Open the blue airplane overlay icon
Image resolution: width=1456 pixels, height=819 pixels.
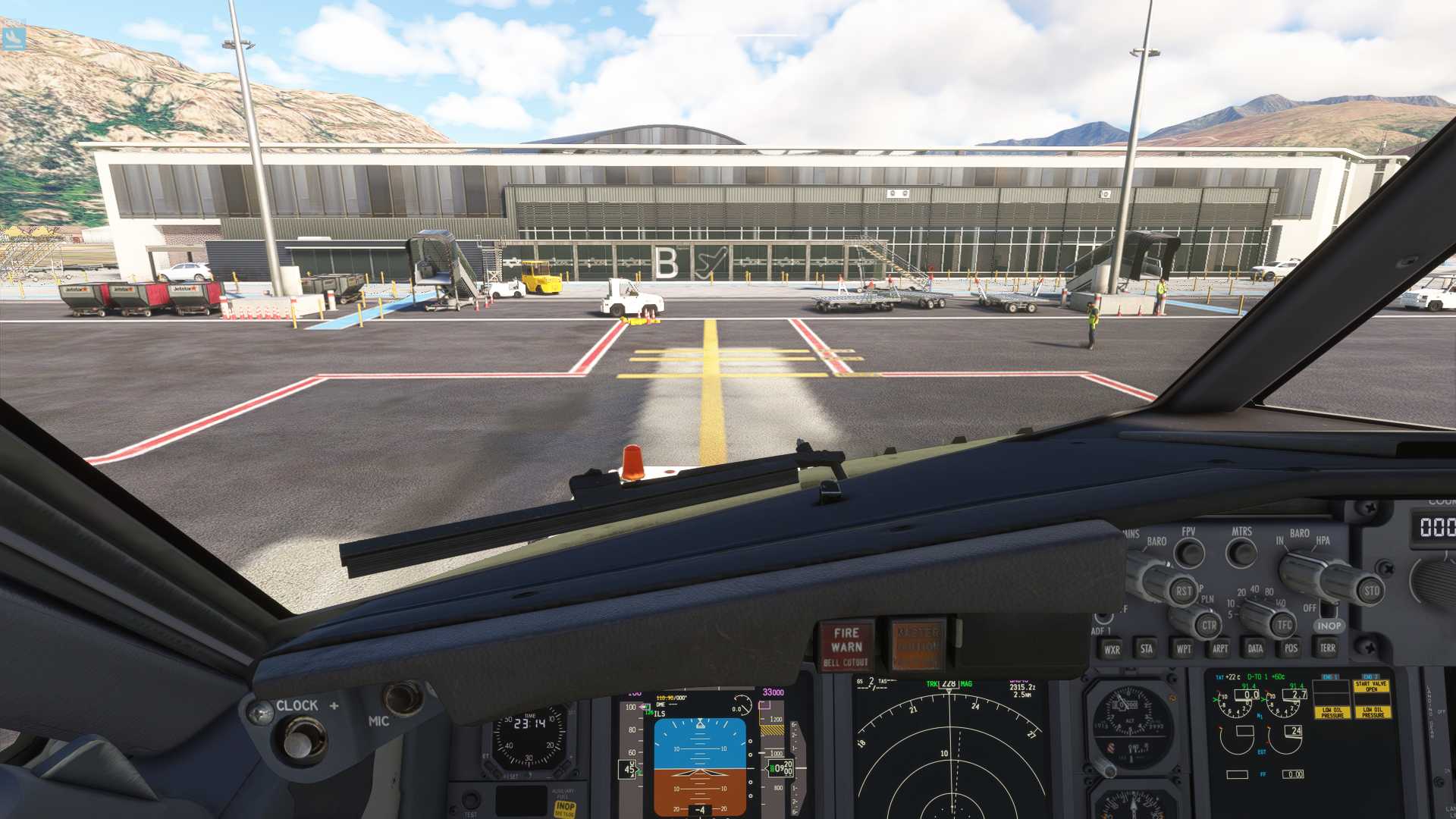(x=14, y=38)
